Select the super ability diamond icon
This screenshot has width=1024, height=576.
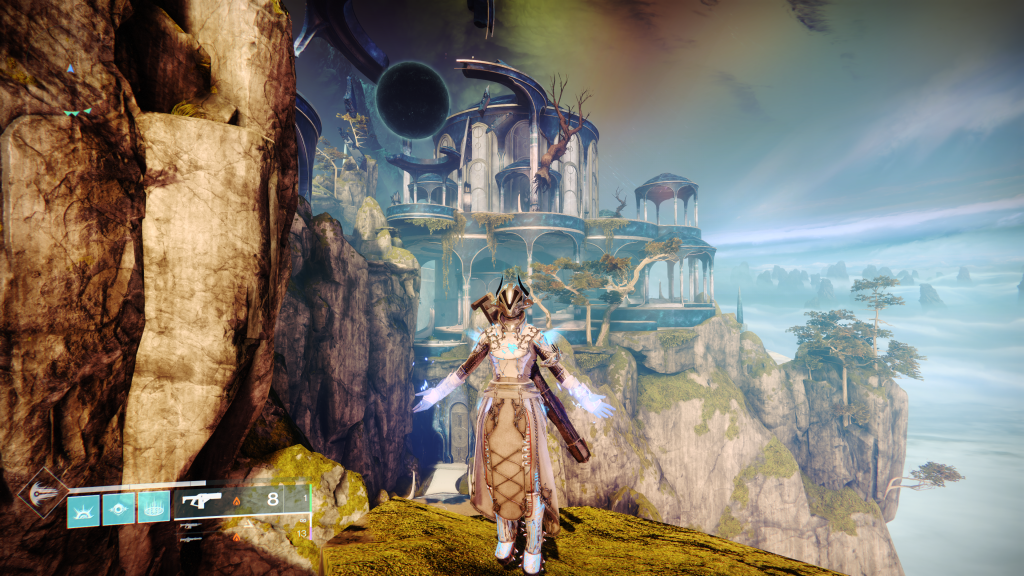coord(44,491)
